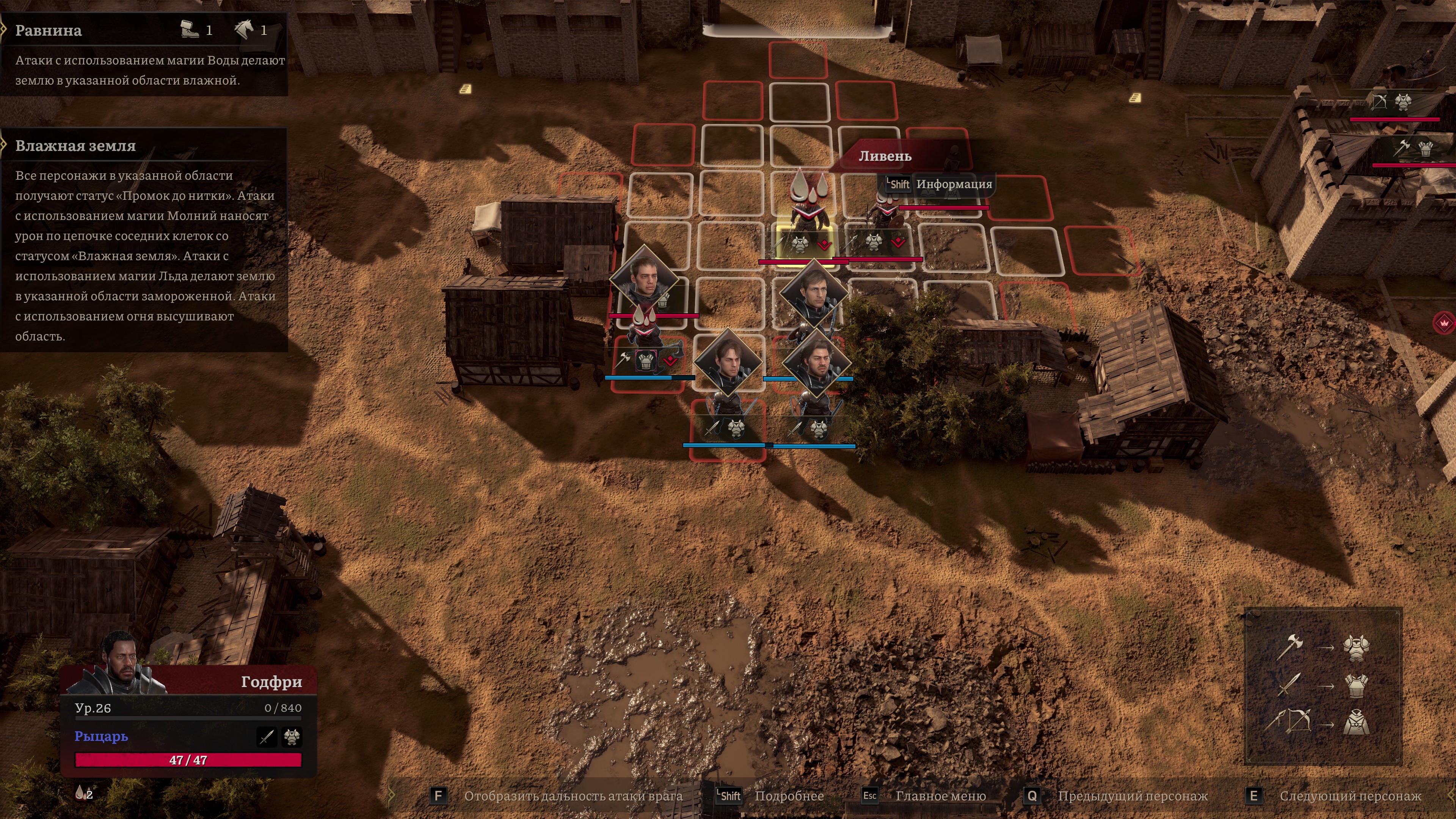Click the Ливень skill label

coord(885,156)
